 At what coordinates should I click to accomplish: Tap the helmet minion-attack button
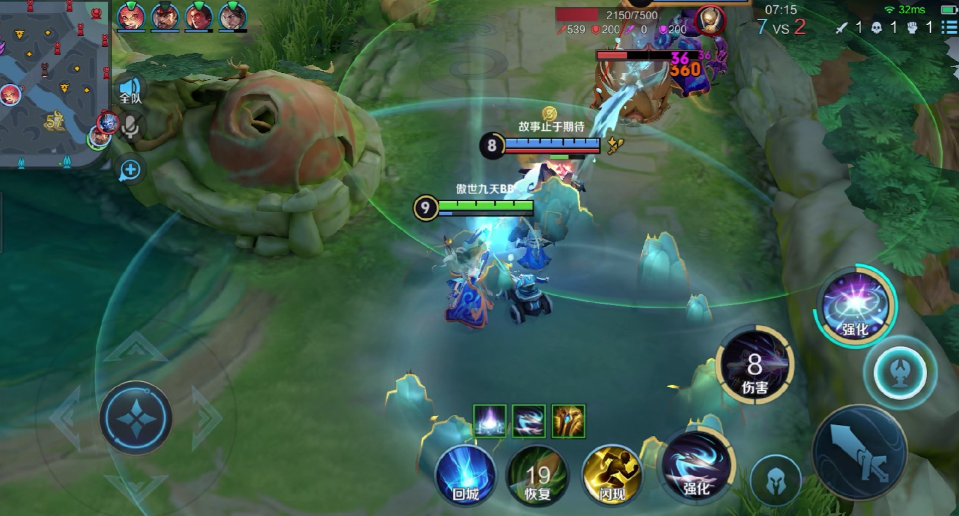point(776,480)
